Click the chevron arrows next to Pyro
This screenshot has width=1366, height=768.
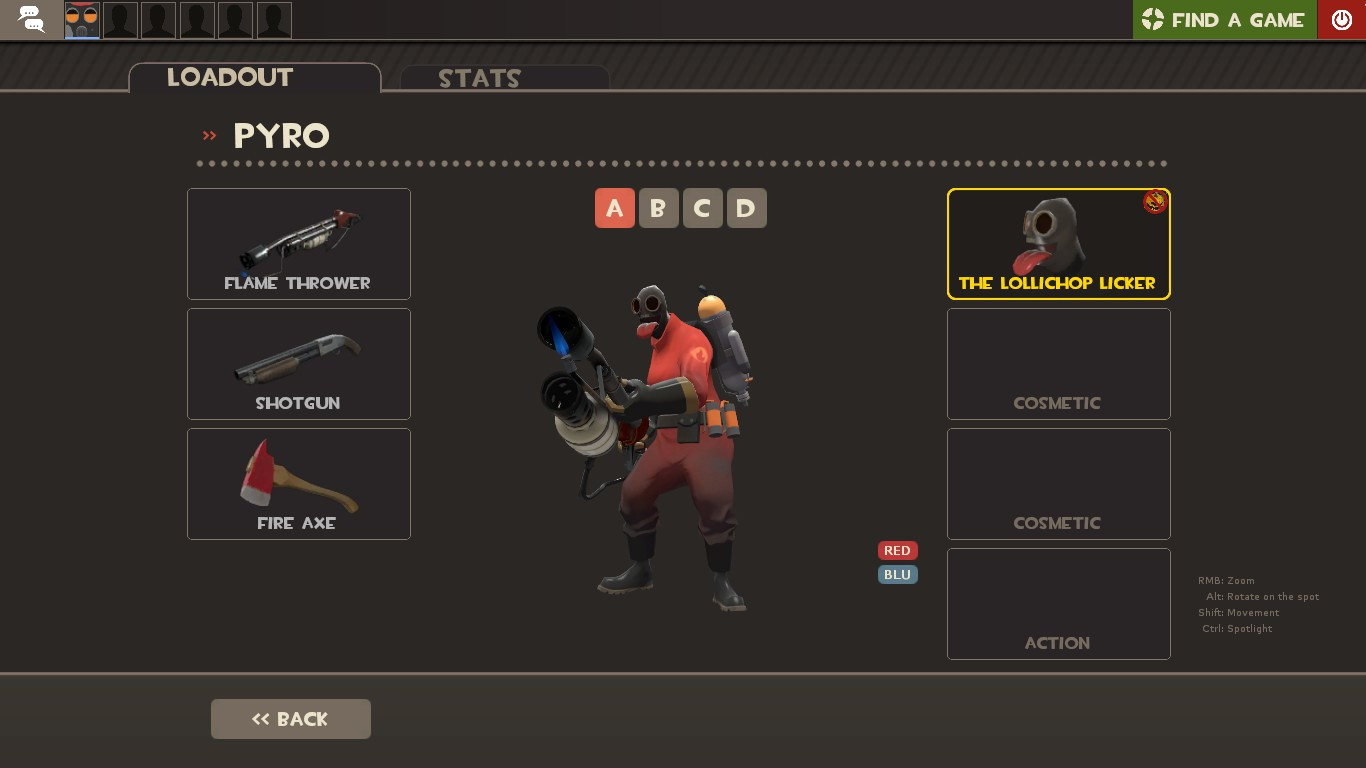209,137
